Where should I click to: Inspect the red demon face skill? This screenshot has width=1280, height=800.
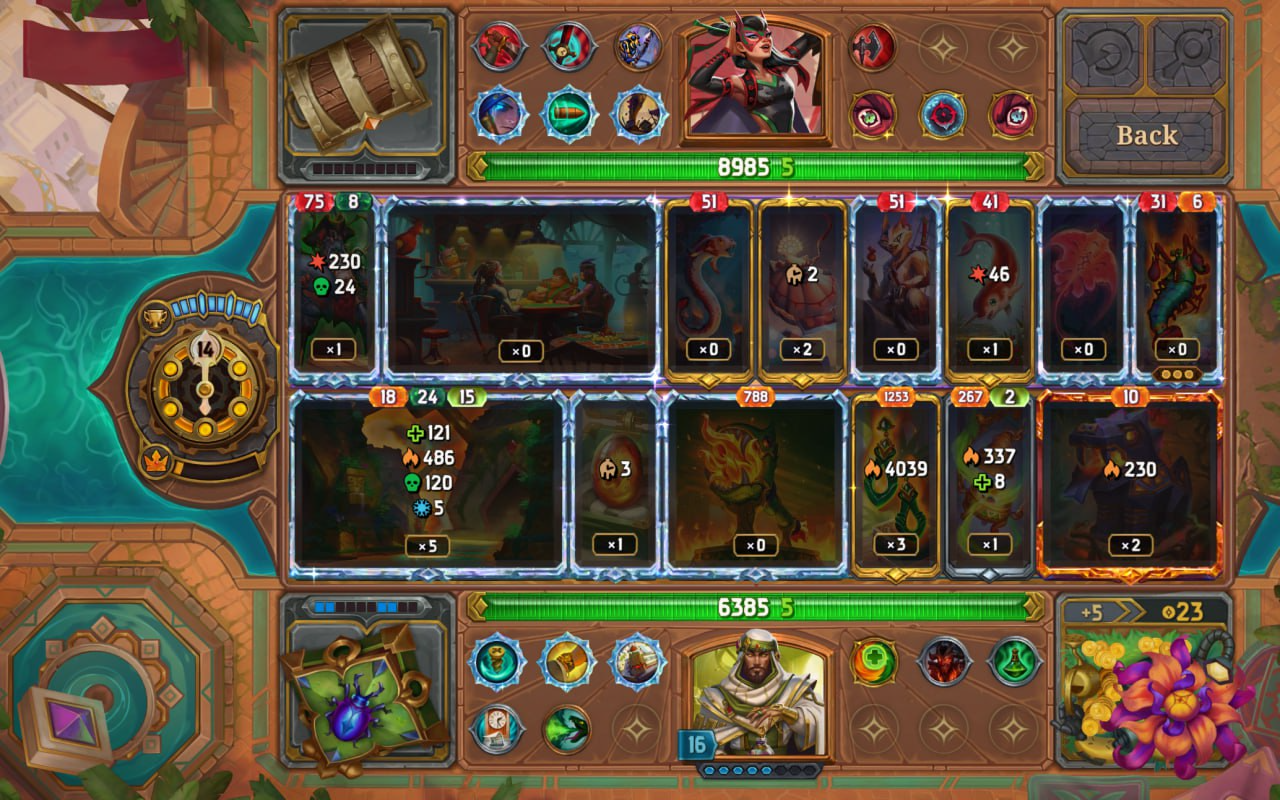tap(944, 662)
